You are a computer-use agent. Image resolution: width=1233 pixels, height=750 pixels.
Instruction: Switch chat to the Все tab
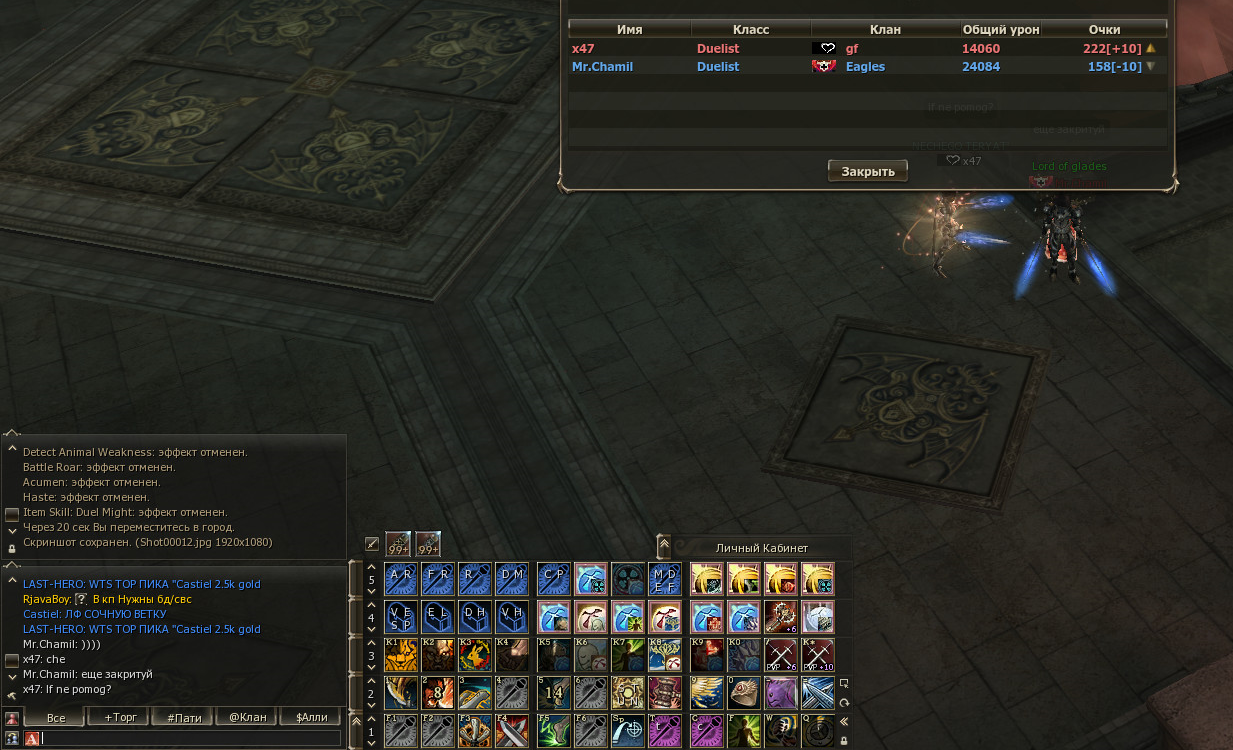tap(56, 718)
